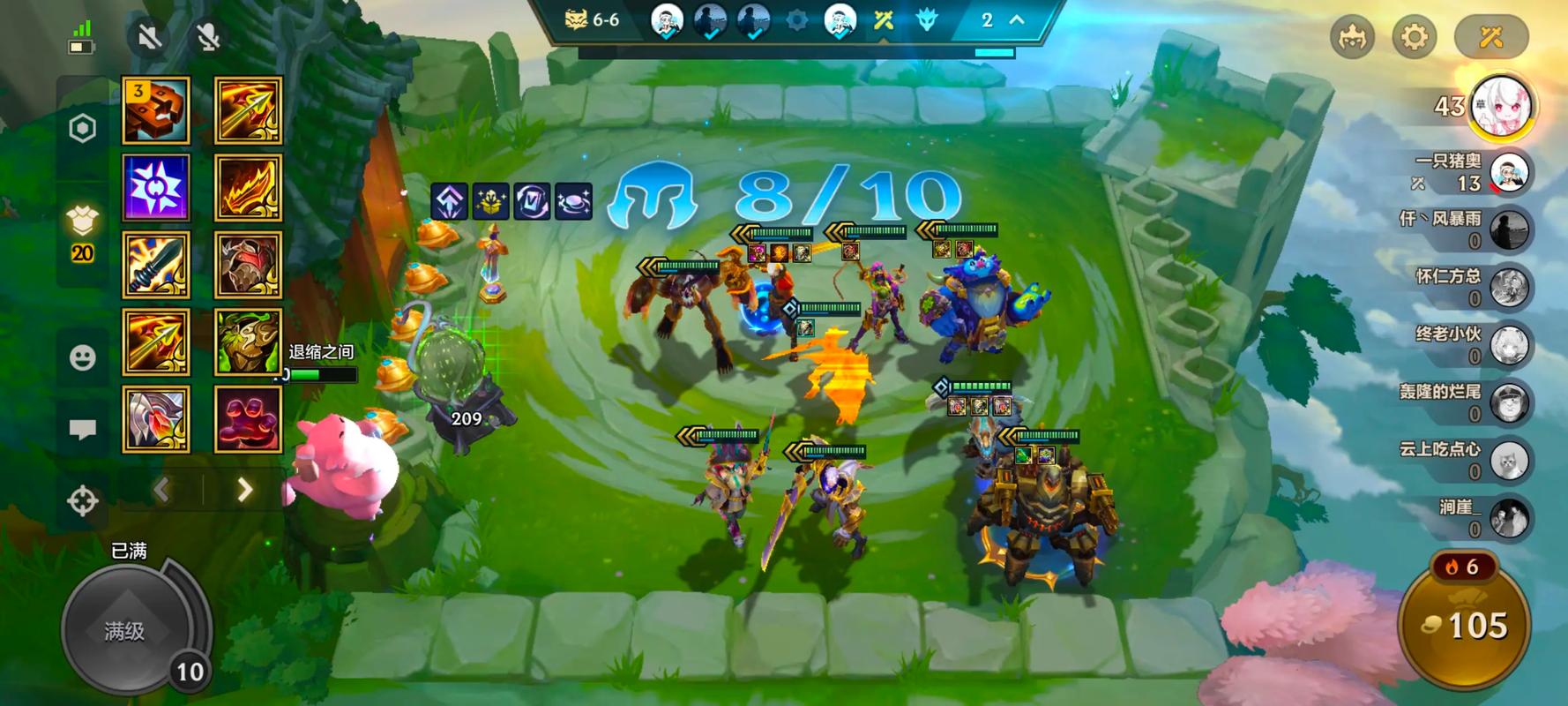This screenshot has height=706, width=1568.
Task: View player 云上吃点心's board
Action: pos(1509,461)
